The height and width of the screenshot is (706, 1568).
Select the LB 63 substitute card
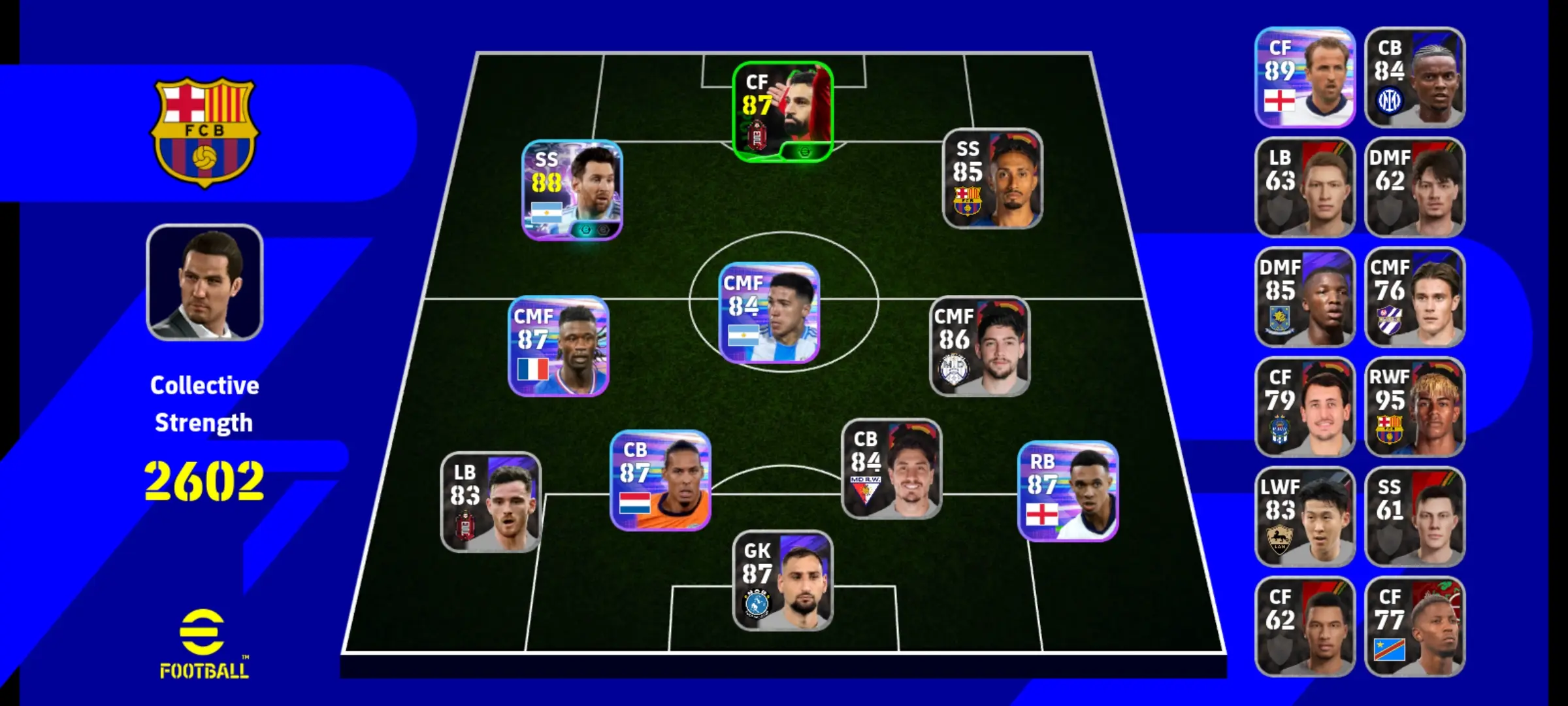point(1305,187)
